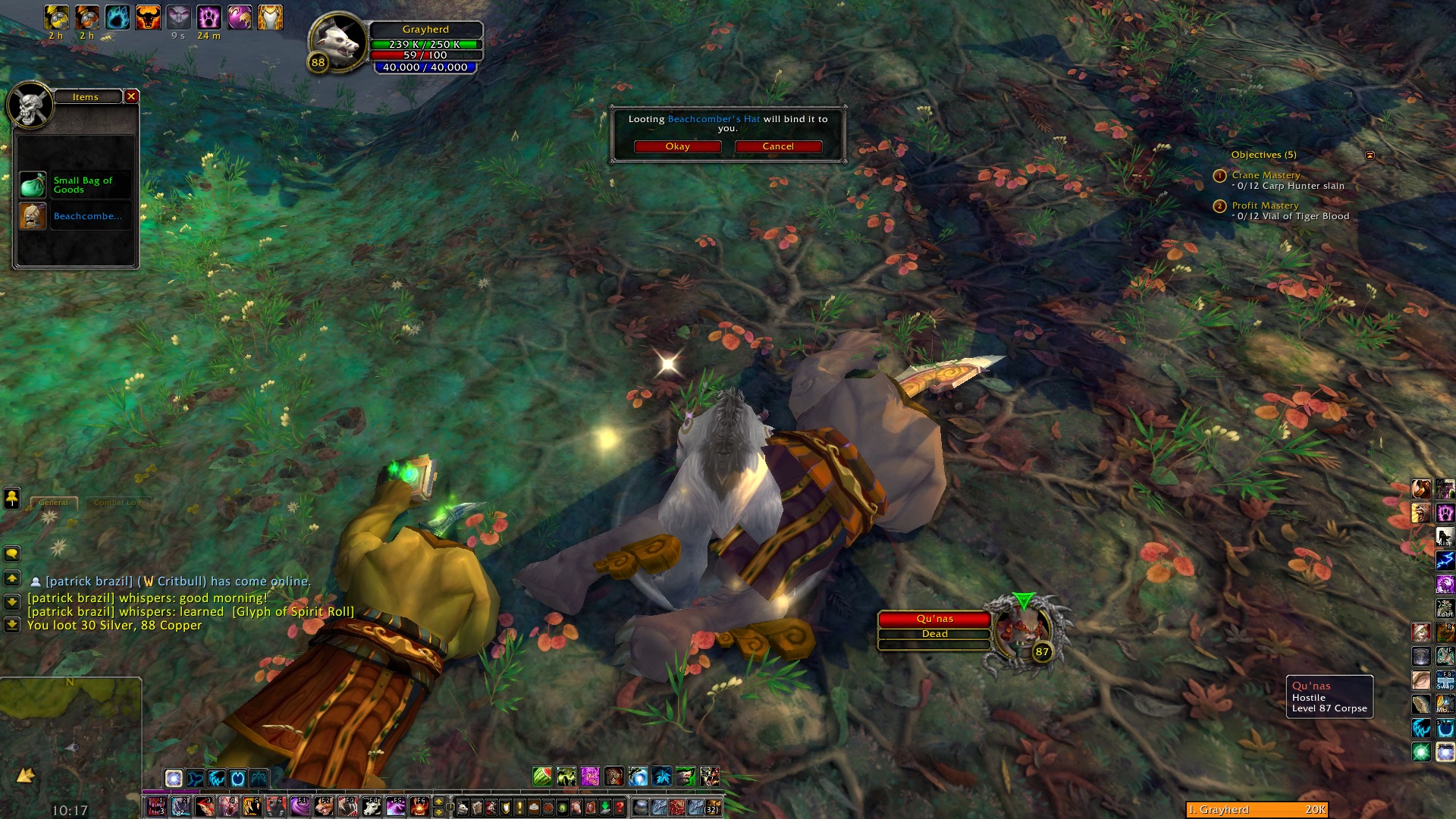Activate the purple swirl ability on F1
Image resolution: width=1456 pixels, height=819 pixels.
[x=300, y=806]
